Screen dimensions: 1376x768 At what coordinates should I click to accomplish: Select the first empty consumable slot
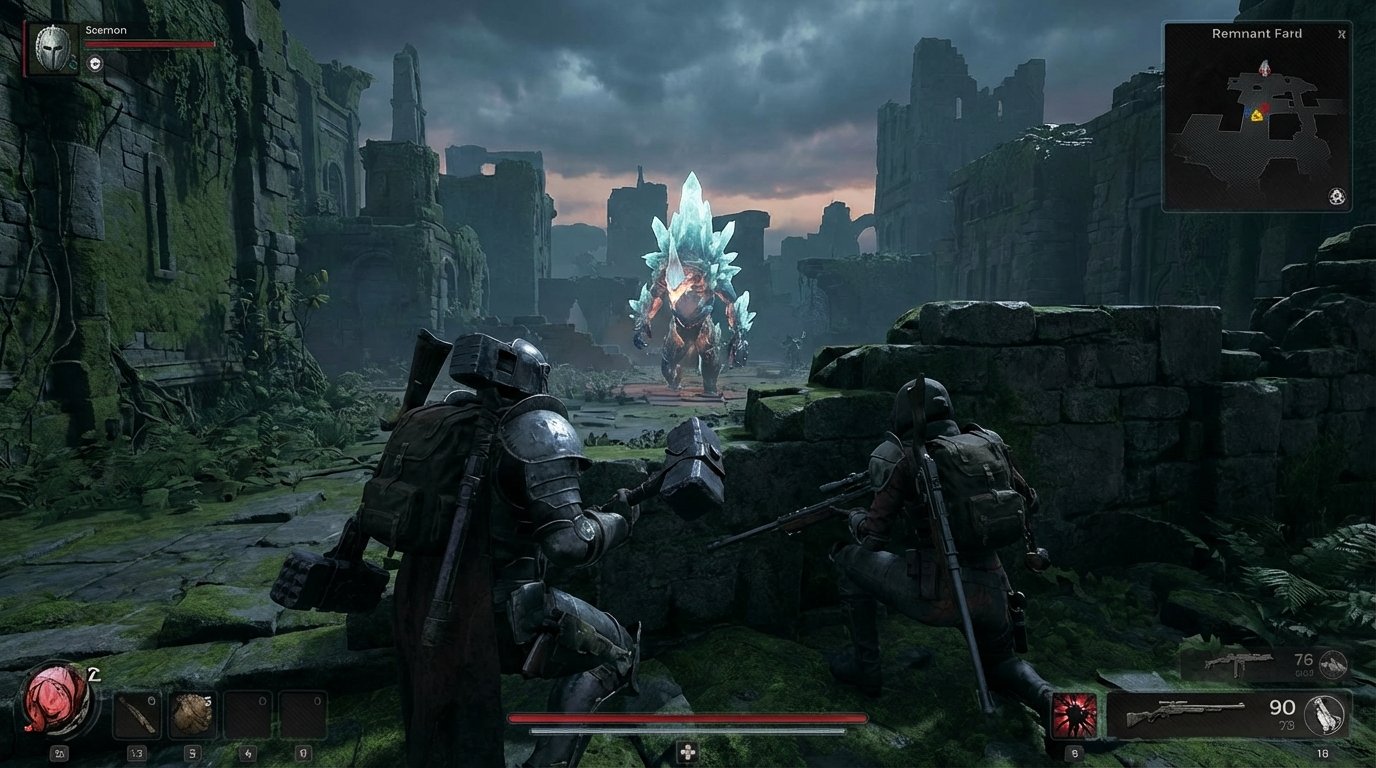[248, 714]
